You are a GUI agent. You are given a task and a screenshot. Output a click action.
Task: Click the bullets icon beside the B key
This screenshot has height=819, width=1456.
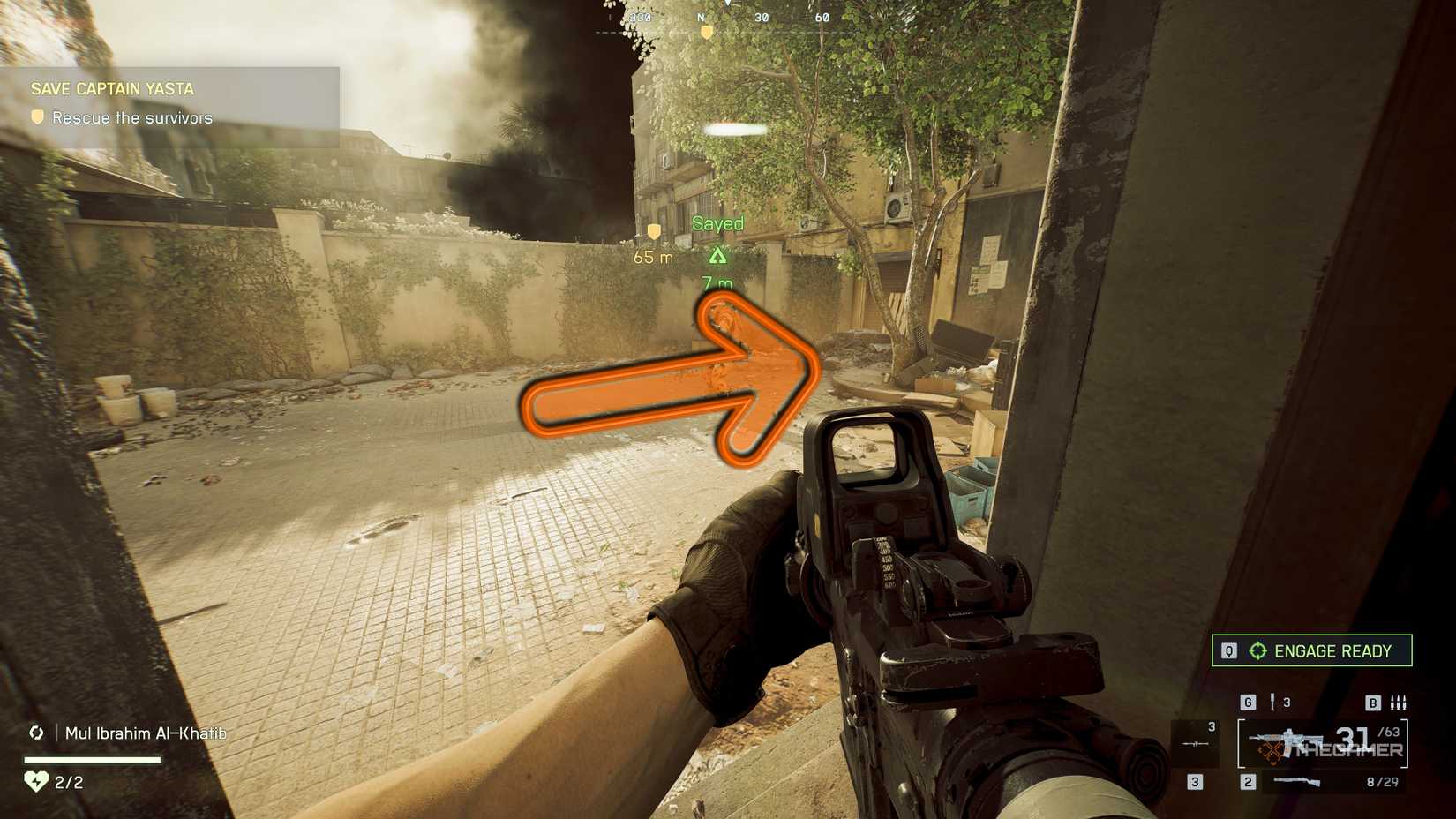(1398, 702)
